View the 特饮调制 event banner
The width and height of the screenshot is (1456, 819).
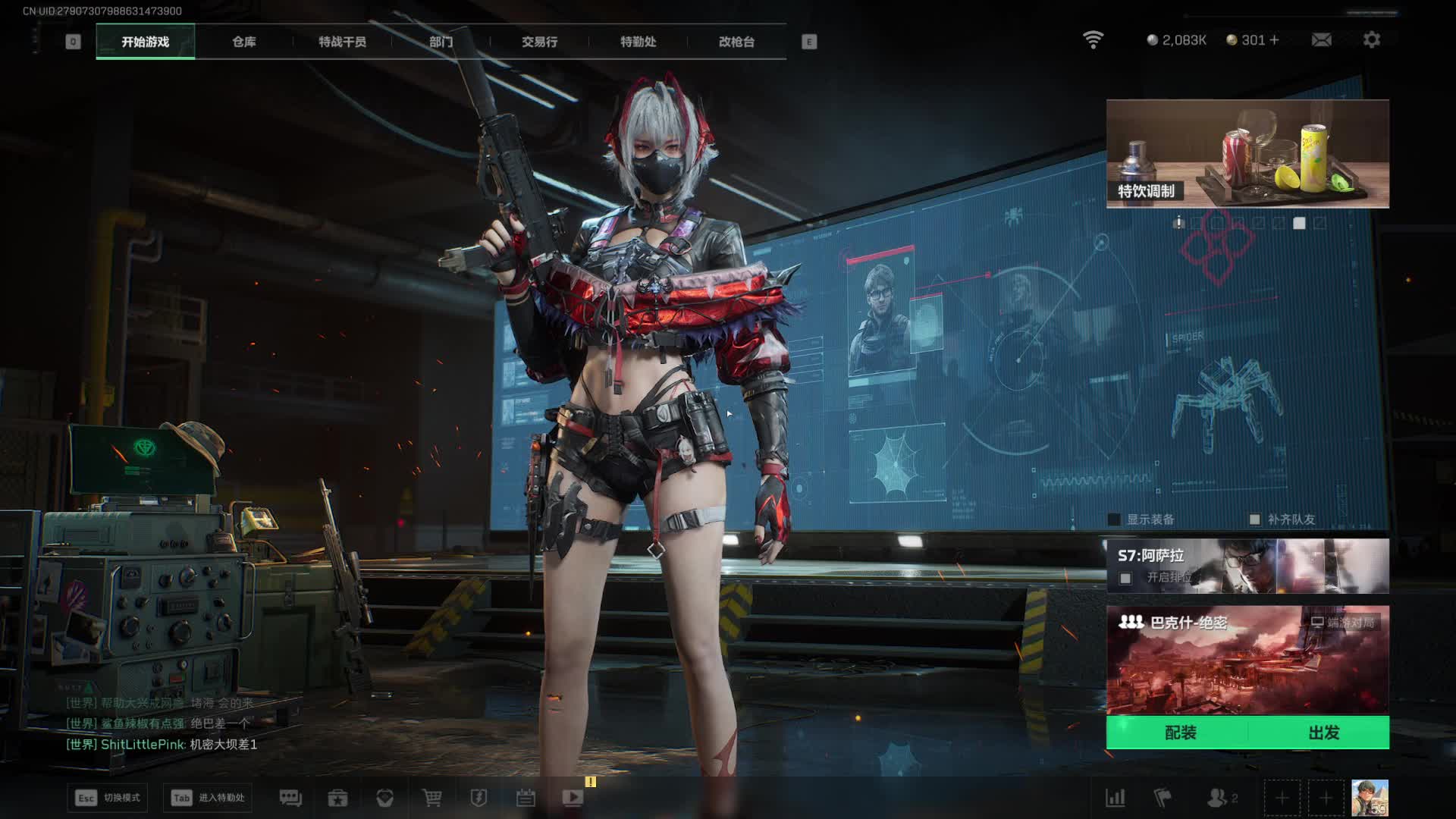[1247, 154]
